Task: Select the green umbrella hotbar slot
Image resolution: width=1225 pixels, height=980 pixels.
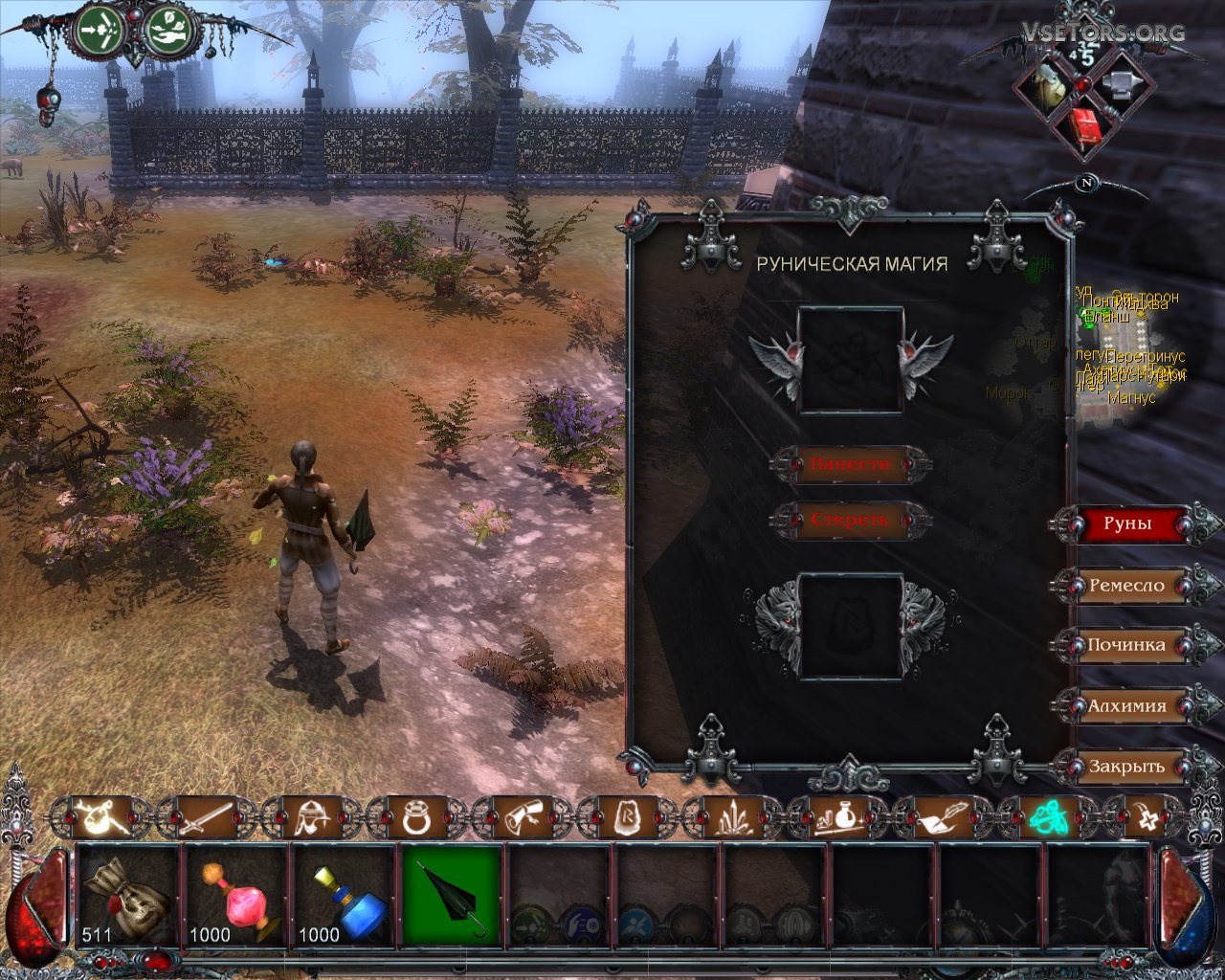Action: point(452,897)
